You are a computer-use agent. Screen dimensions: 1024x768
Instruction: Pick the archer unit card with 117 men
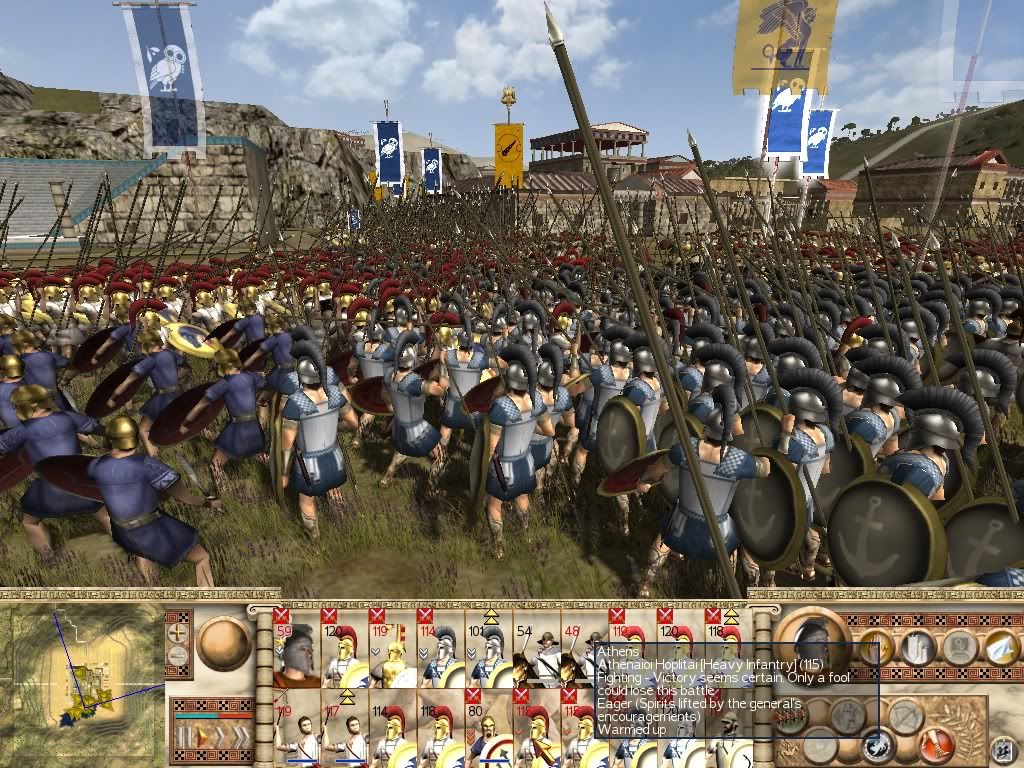(x=343, y=728)
